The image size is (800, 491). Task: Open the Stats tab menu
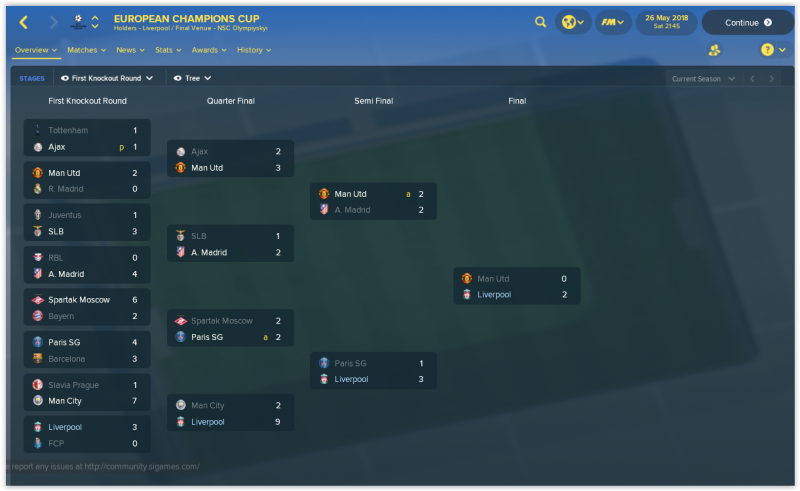167,49
